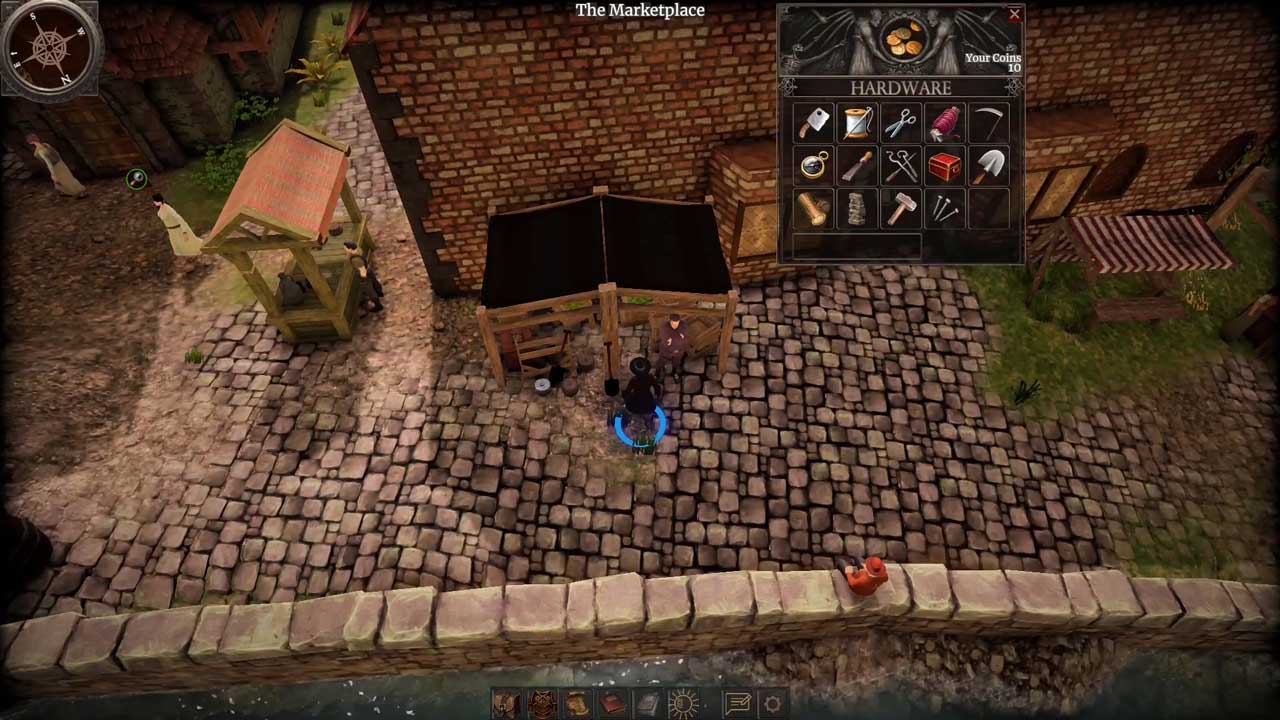Screen dimensions: 1280x720
Task: Choose the scissors from Hardware
Action: coord(901,123)
